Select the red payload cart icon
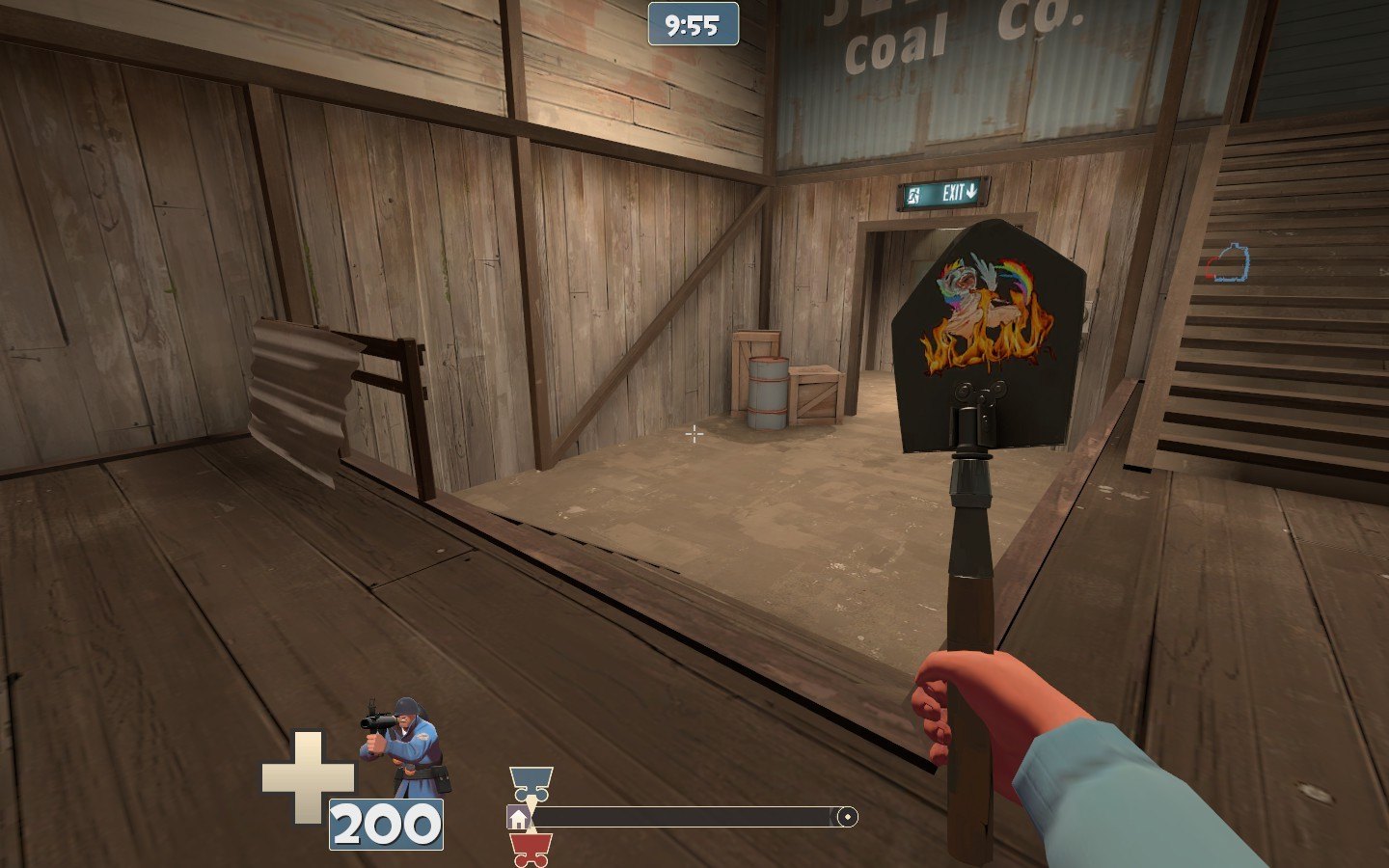Screen dimensions: 1389x868 point(531,850)
